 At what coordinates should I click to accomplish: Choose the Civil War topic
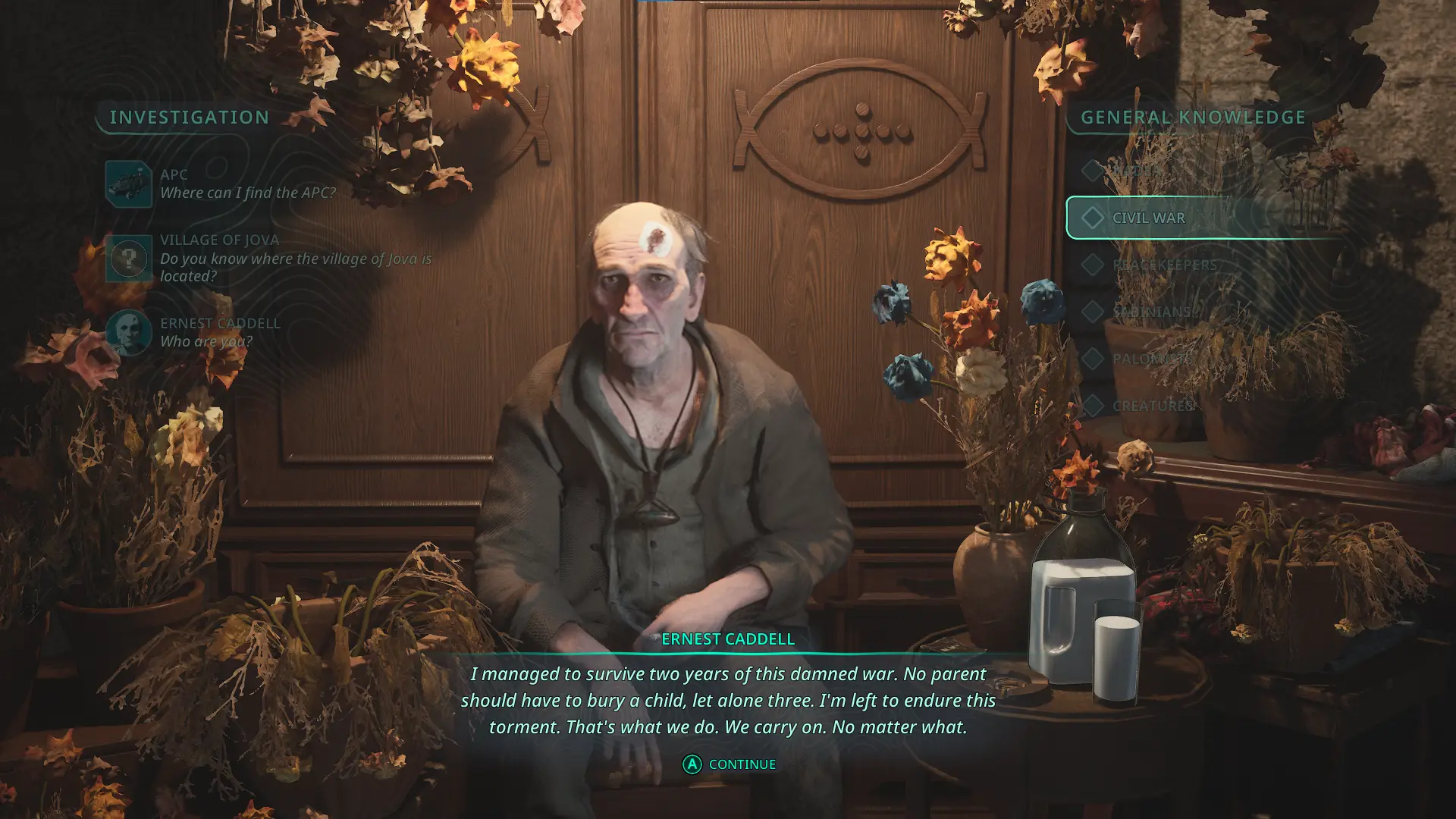coord(1148,218)
